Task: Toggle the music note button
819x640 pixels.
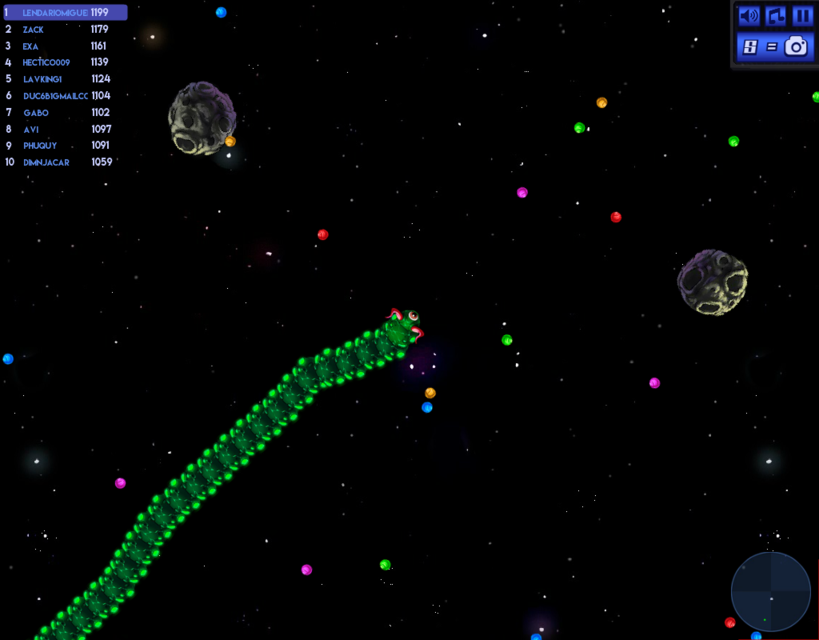Action: tap(776, 16)
